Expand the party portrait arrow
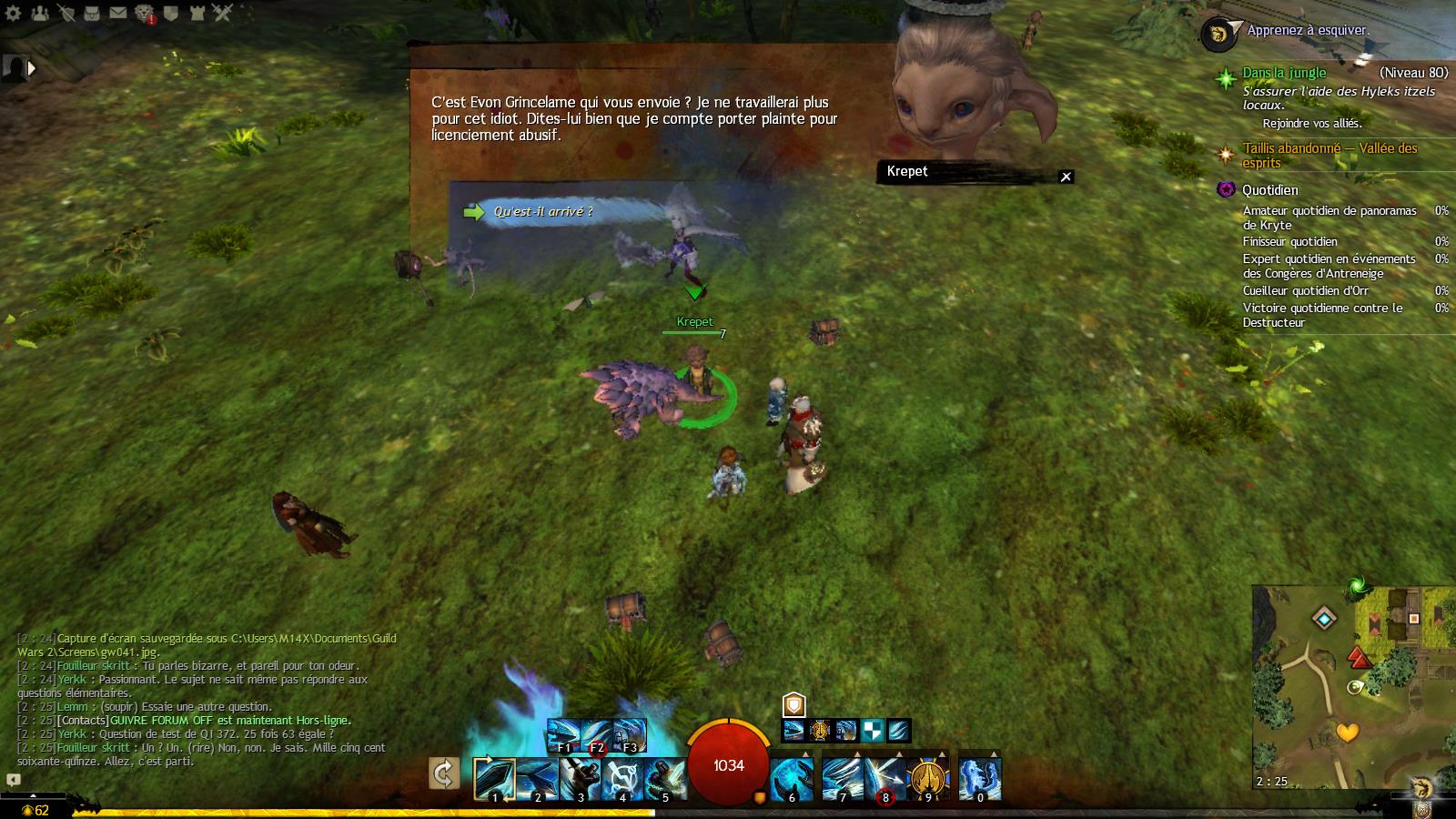Image resolution: width=1456 pixels, height=819 pixels. (32, 67)
